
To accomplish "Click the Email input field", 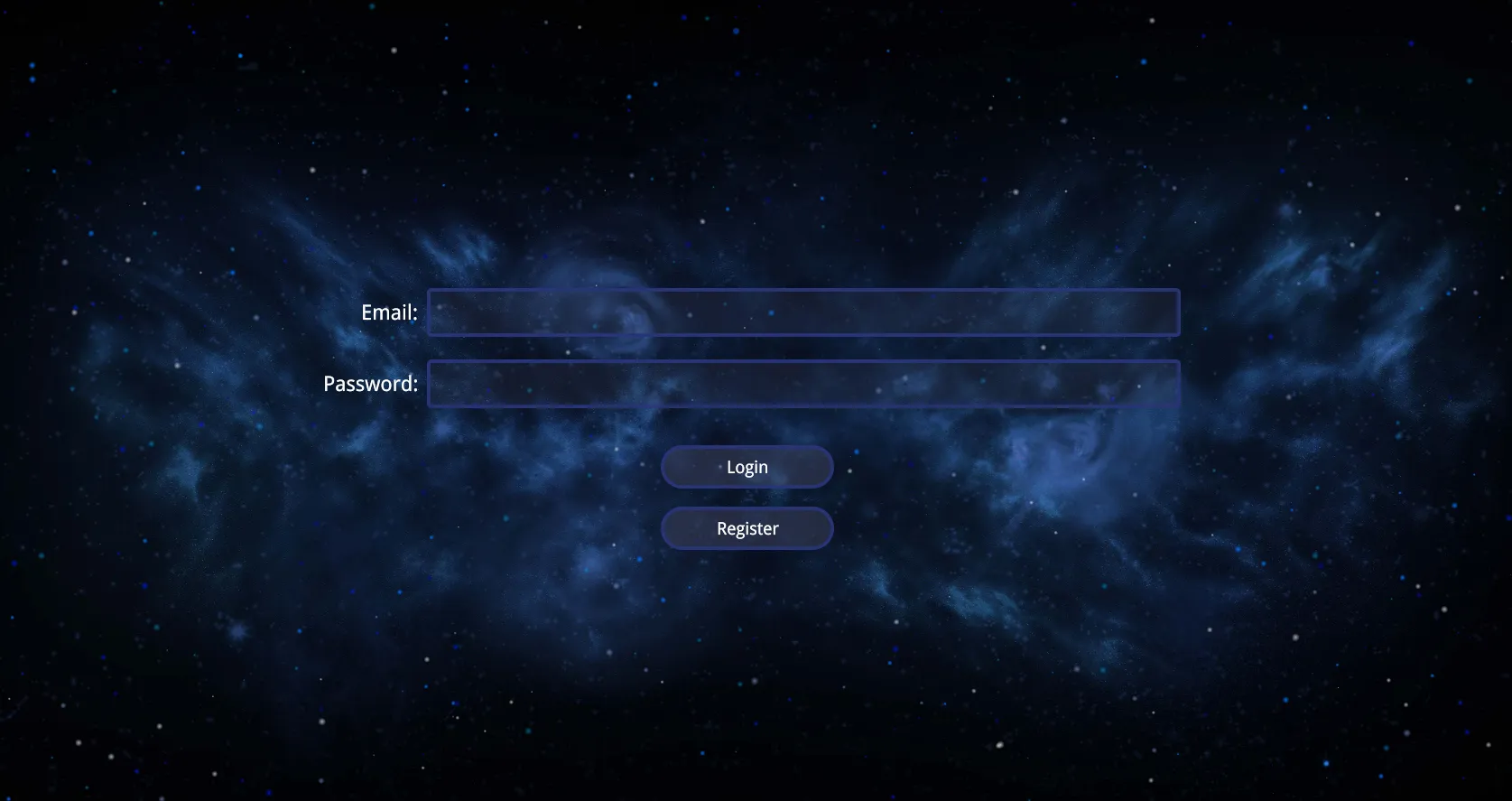I will (x=802, y=312).
